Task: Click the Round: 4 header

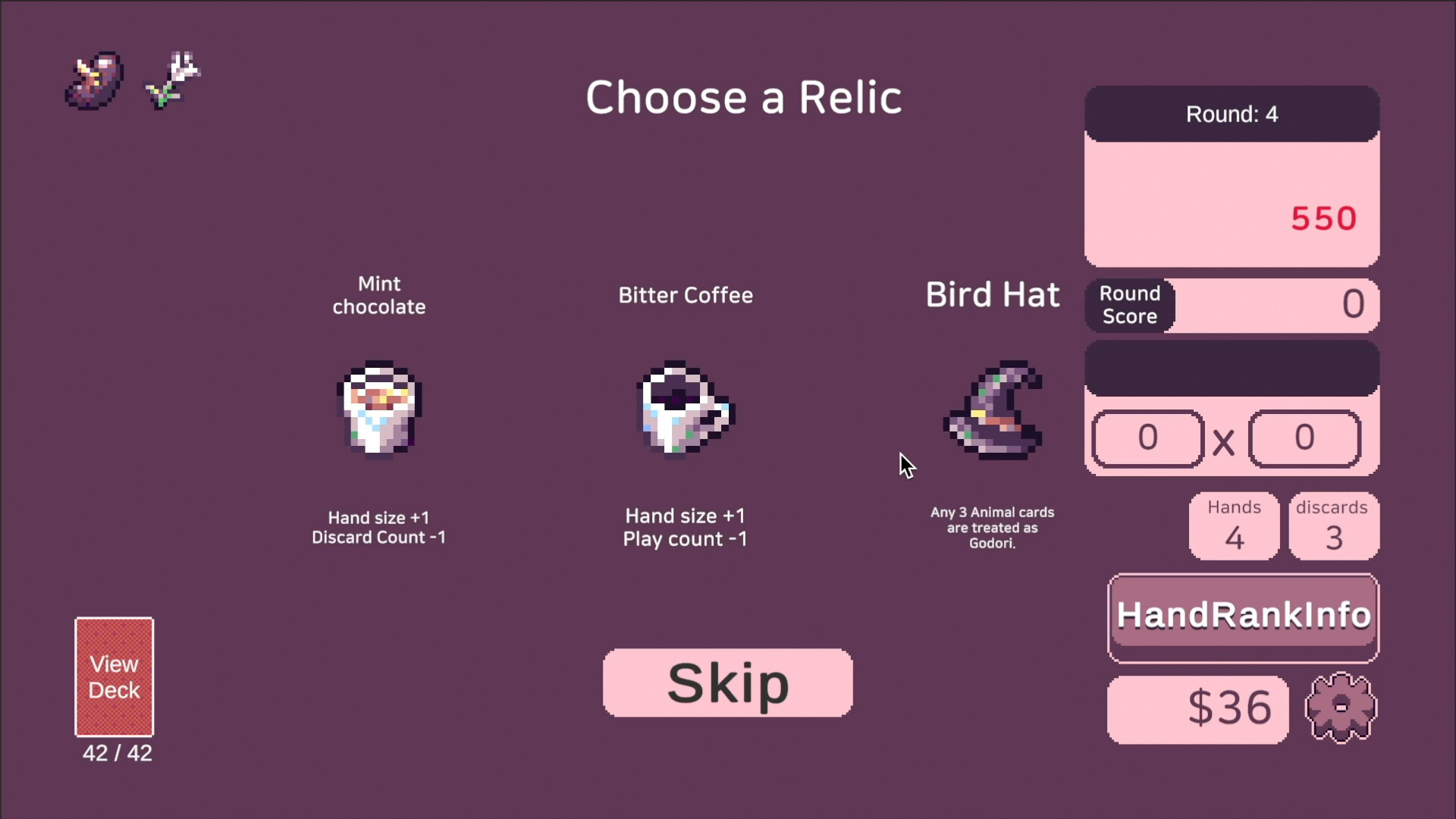Action: pyautogui.click(x=1232, y=114)
